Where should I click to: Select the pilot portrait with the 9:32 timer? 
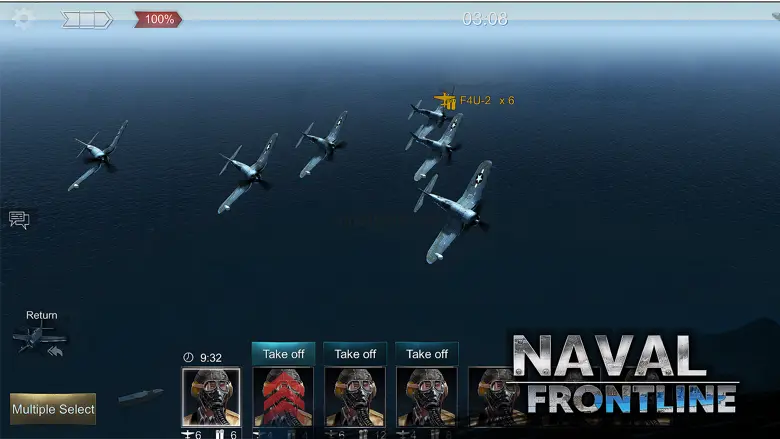click(x=211, y=397)
